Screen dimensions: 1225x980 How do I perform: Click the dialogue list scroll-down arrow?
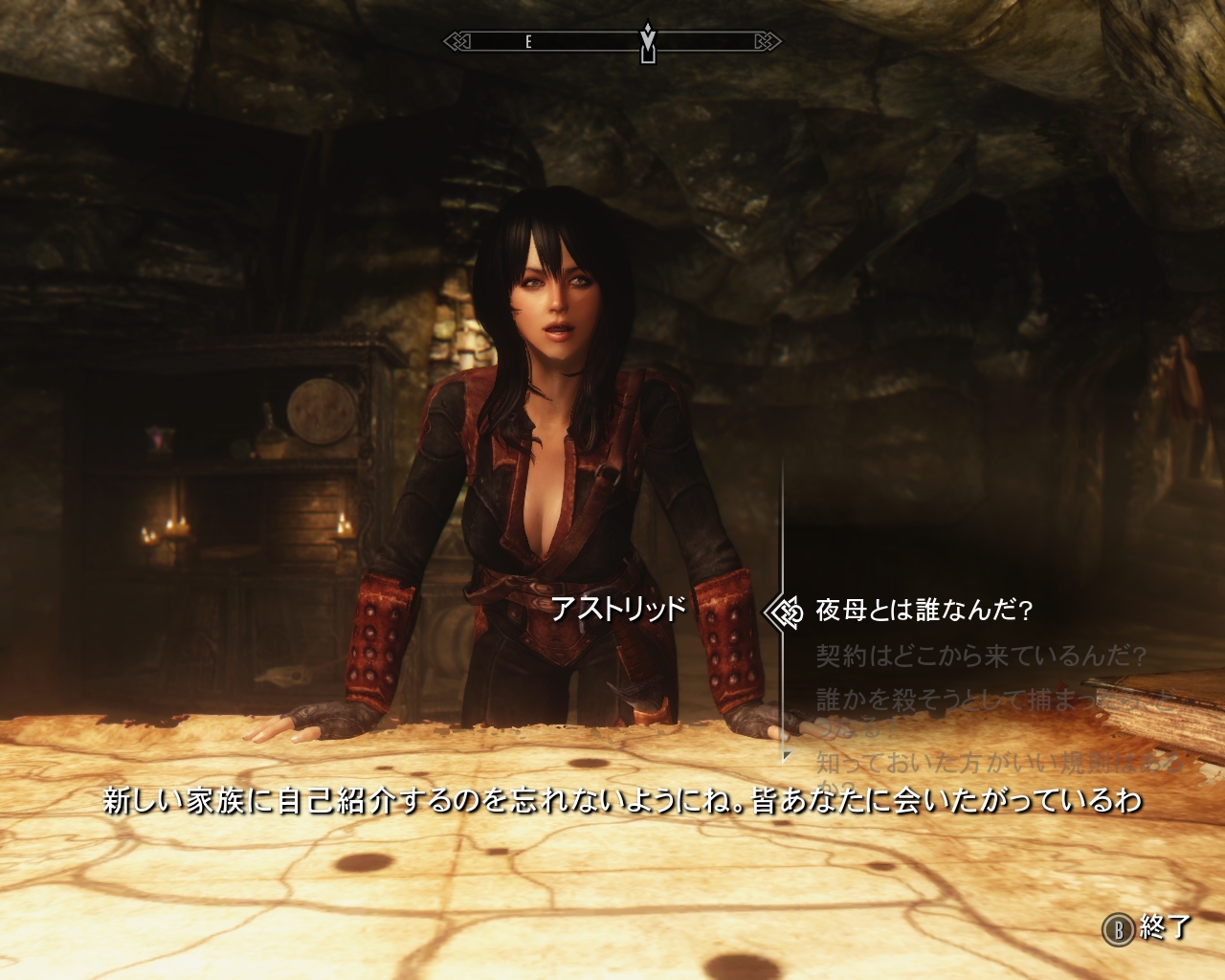coord(787,756)
